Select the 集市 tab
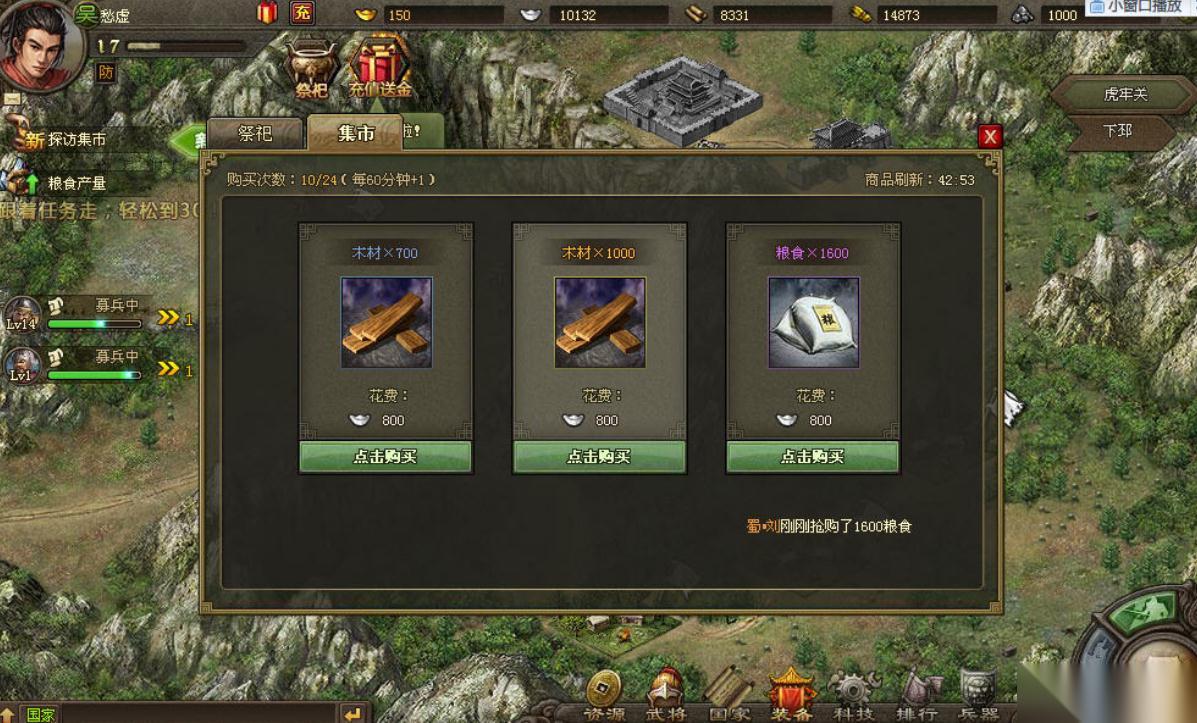 355,133
